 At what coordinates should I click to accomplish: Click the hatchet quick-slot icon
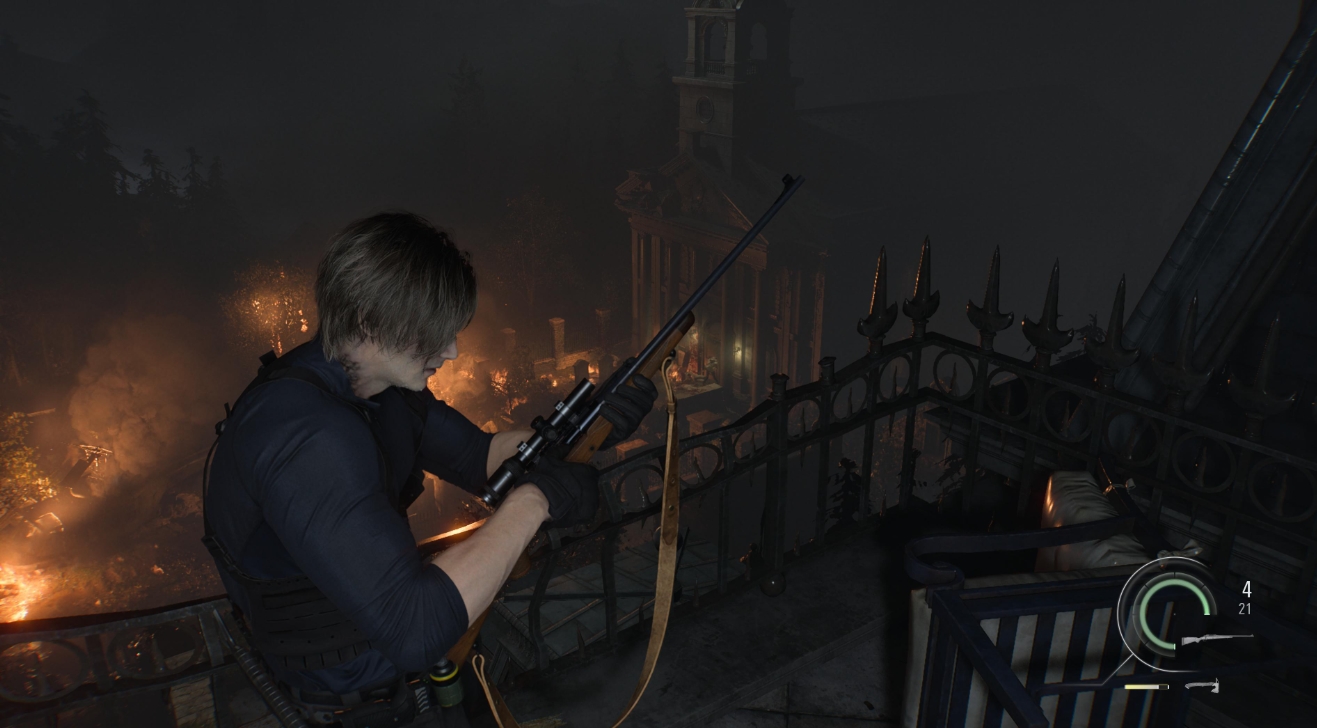1202,687
